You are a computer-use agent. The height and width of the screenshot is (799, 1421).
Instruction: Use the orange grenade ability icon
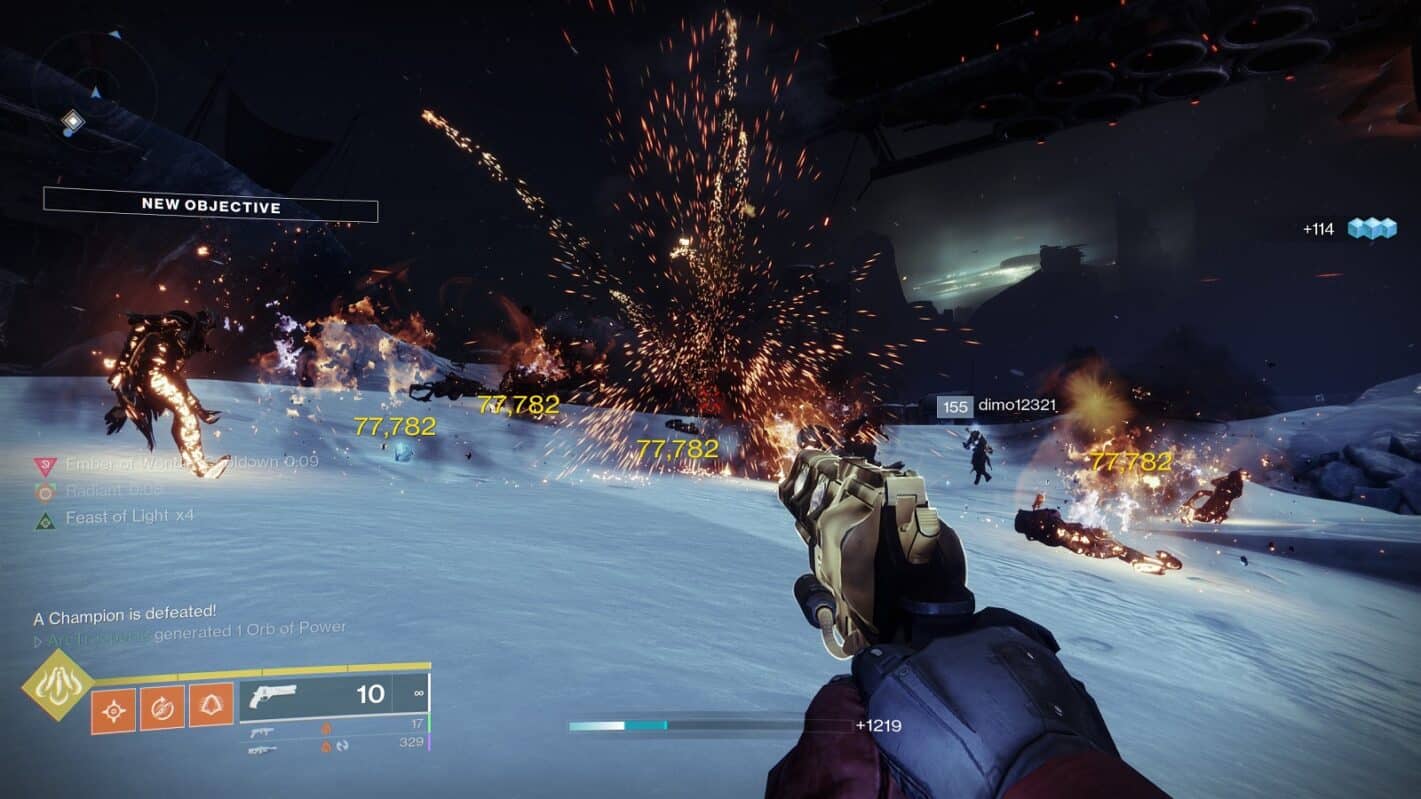point(114,710)
